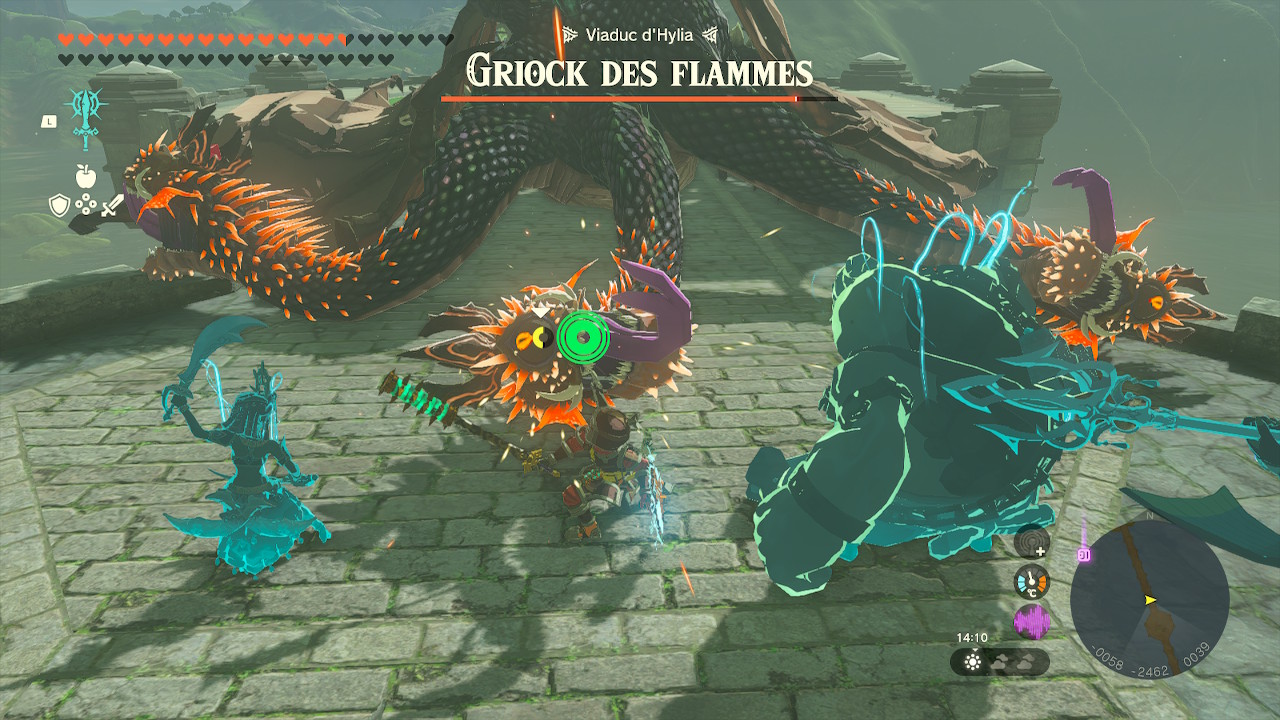Image resolution: width=1280 pixels, height=720 pixels.
Task: Open the weather forecast panel
Action: tap(1000, 662)
